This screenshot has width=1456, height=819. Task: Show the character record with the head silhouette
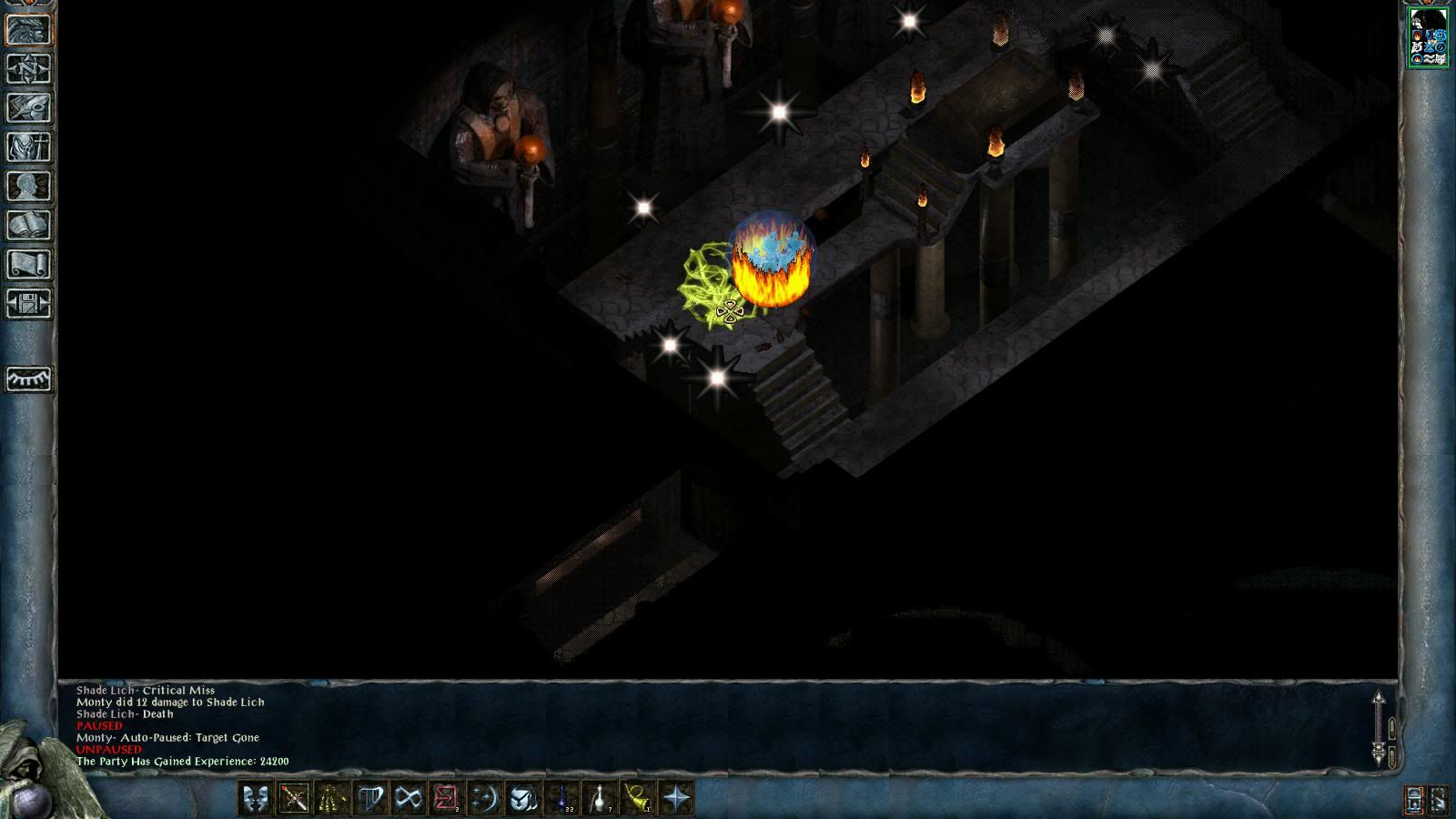click(29, 187)
